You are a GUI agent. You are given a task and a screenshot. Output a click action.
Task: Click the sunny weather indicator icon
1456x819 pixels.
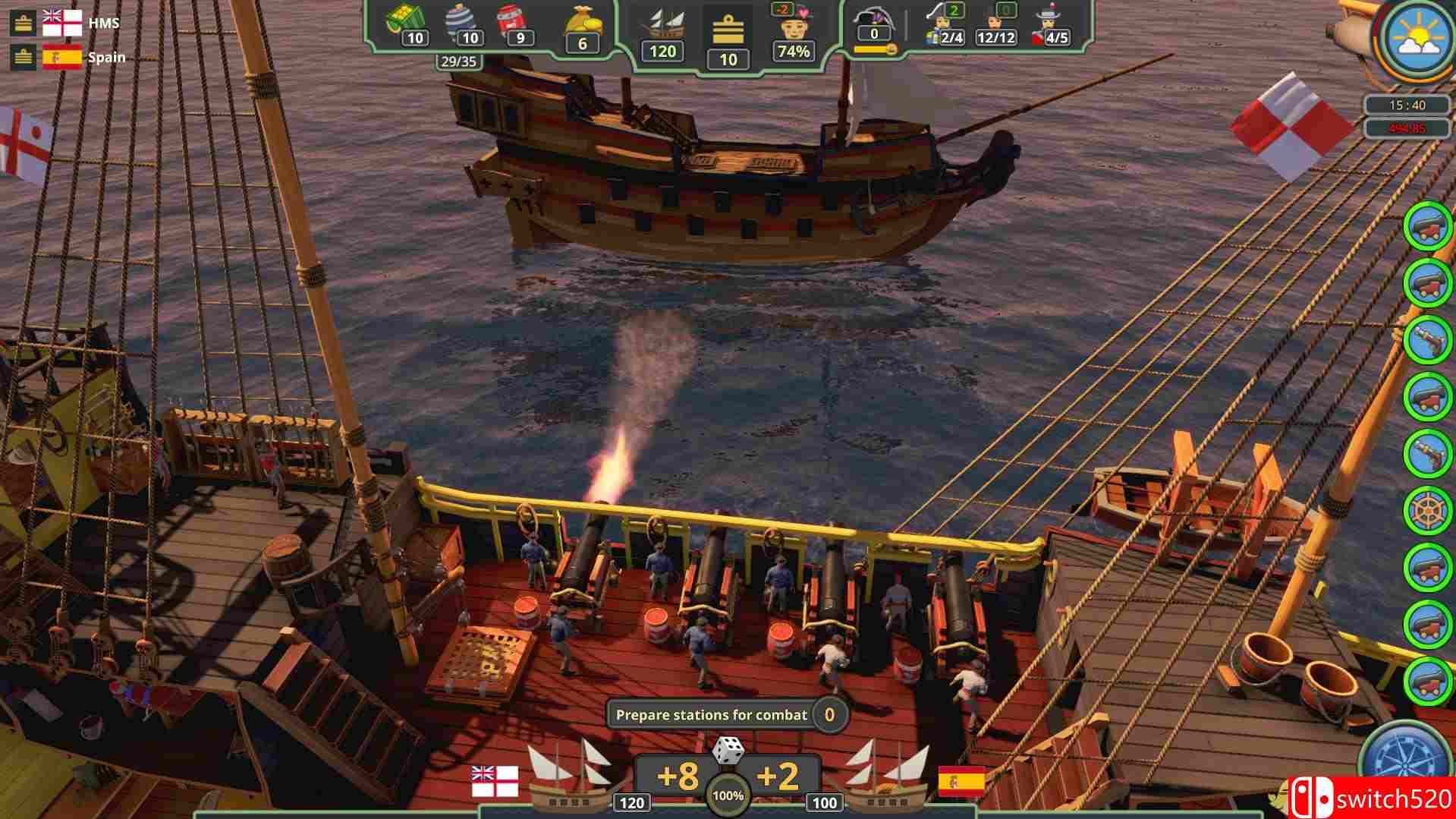coord(1415,38)
